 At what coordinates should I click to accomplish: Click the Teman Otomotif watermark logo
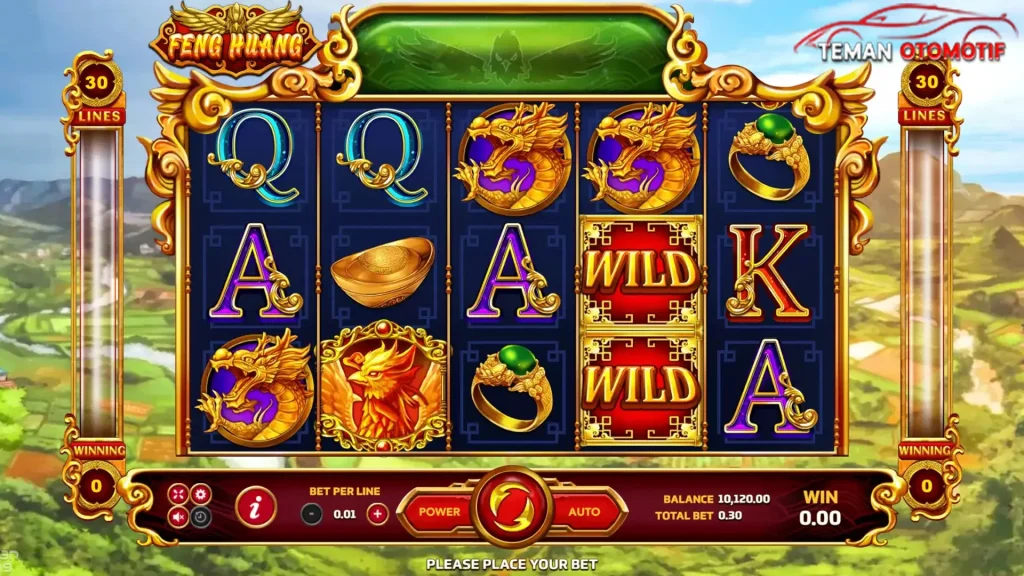point(910,40)
